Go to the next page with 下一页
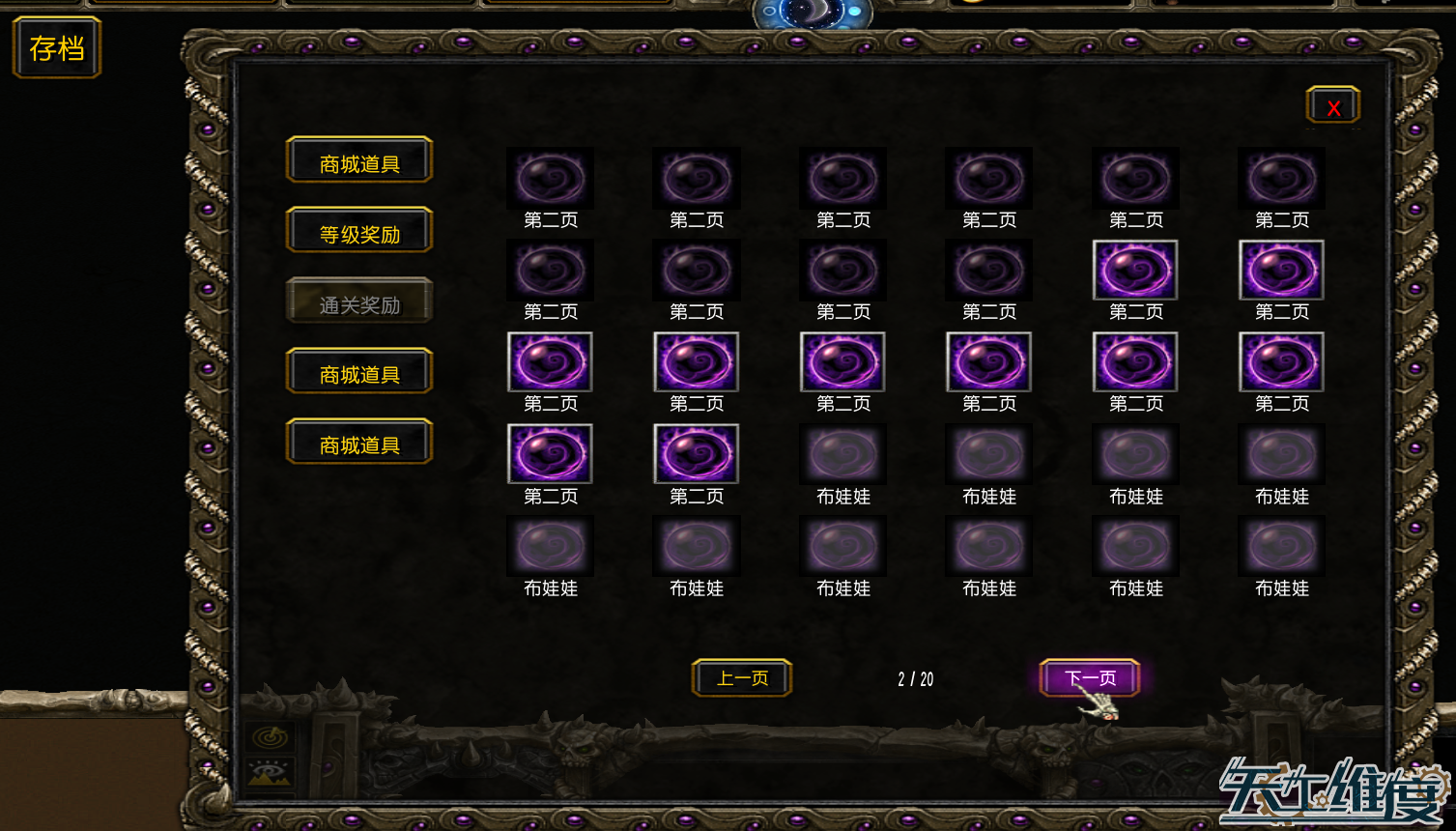Image resolution: width=1456 pixels, height=831 pixels. 1088,677
